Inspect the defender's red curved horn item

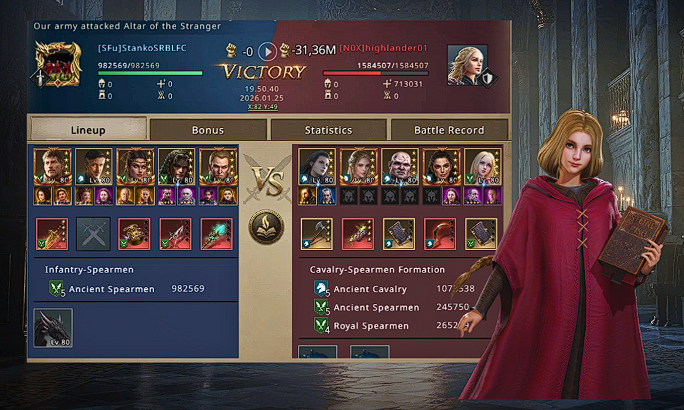coord(439,233)
